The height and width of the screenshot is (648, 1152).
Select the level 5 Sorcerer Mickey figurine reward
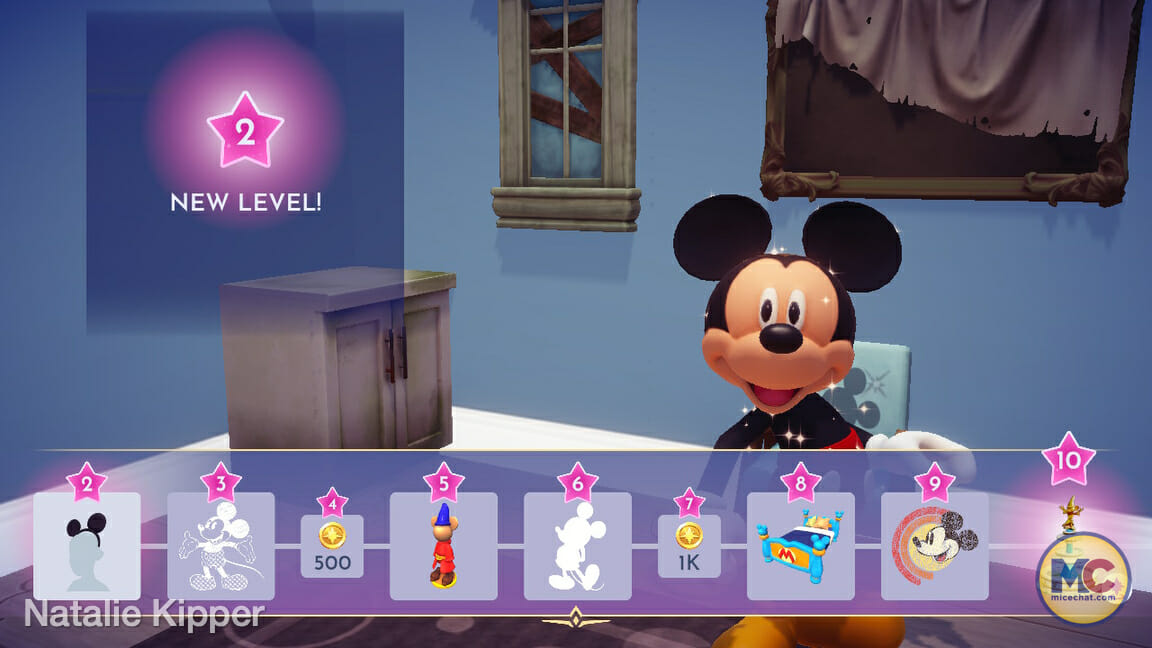443,545
